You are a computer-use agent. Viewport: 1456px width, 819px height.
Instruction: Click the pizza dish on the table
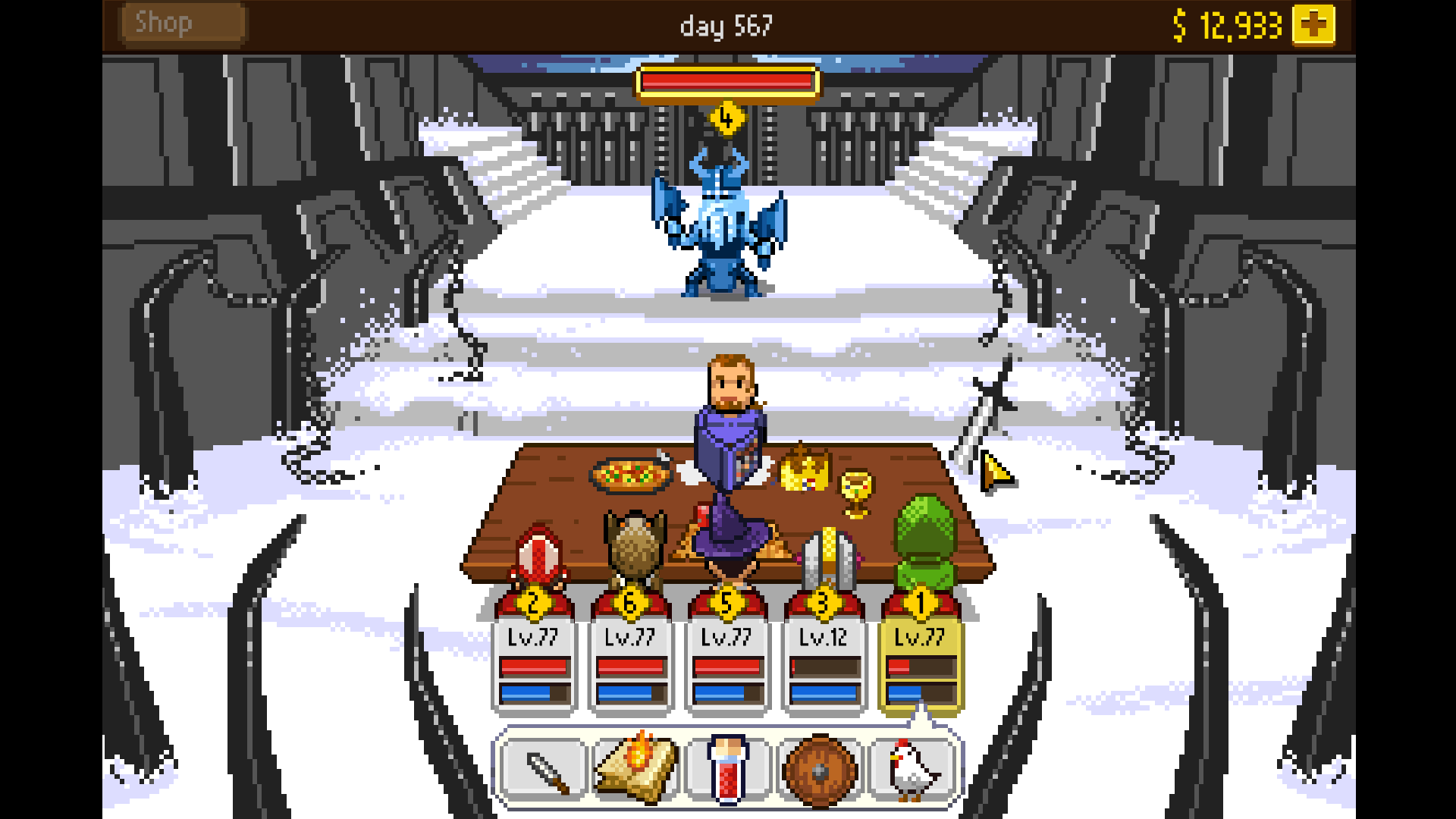628,474
